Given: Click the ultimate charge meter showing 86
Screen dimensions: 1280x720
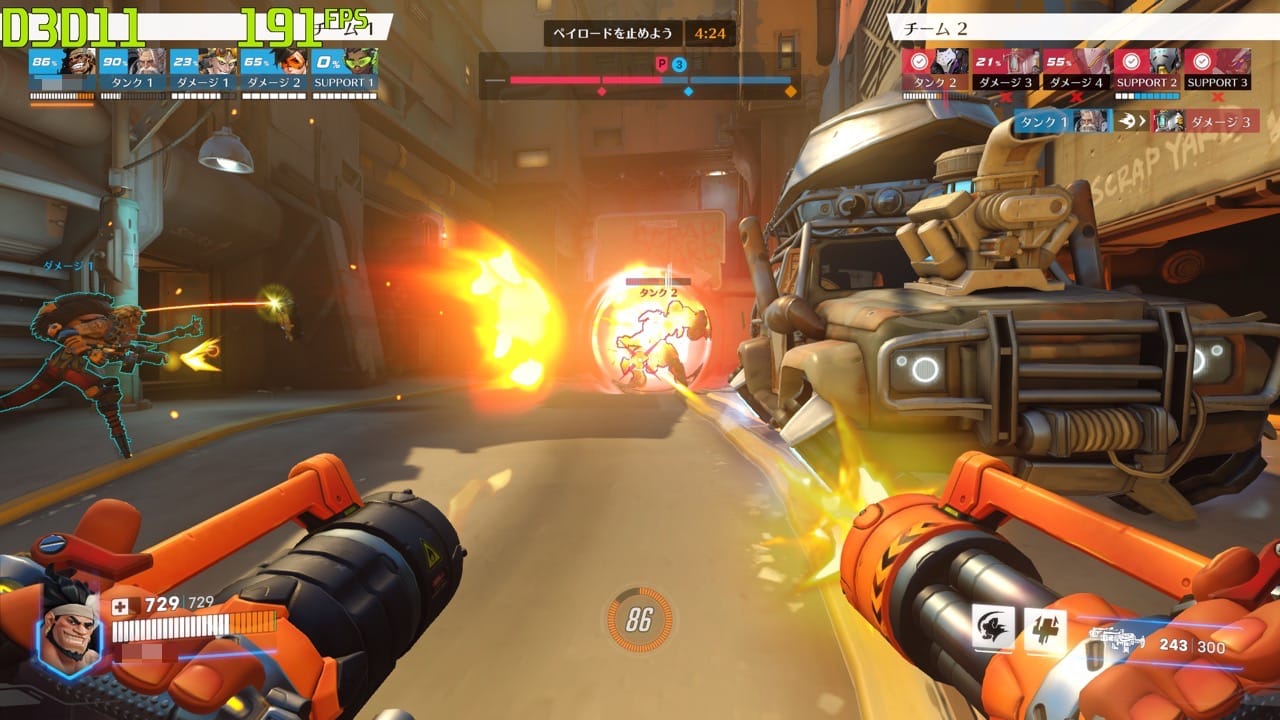Looking at the screenshot, I should click(638, 620).
